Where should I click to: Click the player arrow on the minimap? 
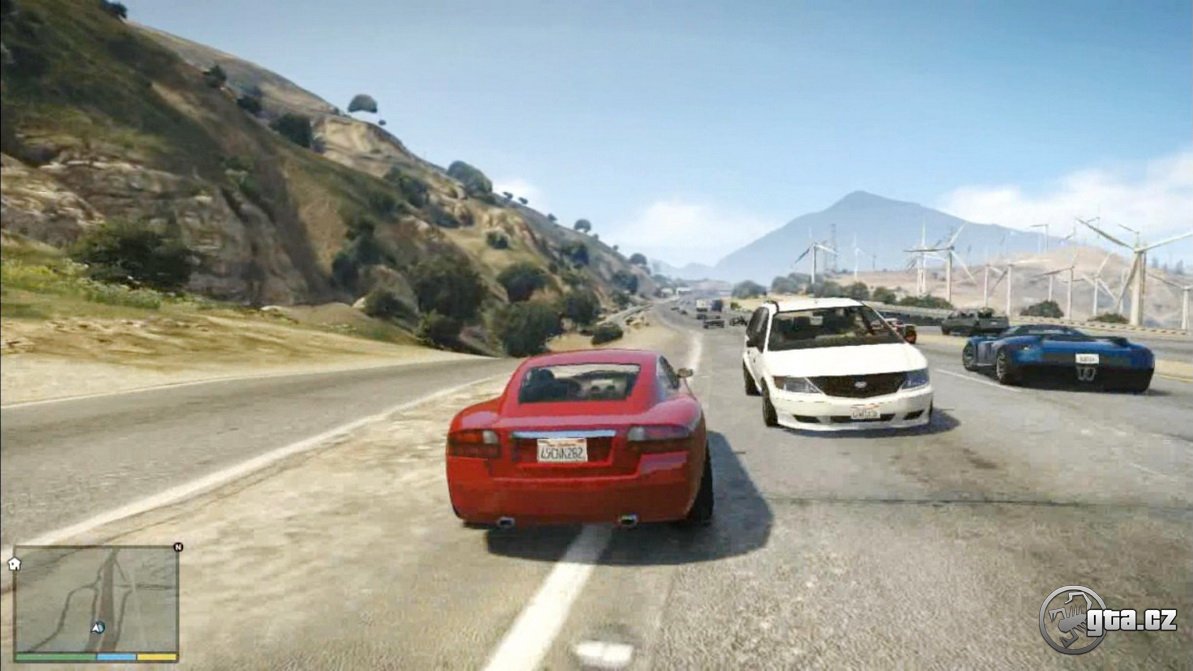point(98,627)
